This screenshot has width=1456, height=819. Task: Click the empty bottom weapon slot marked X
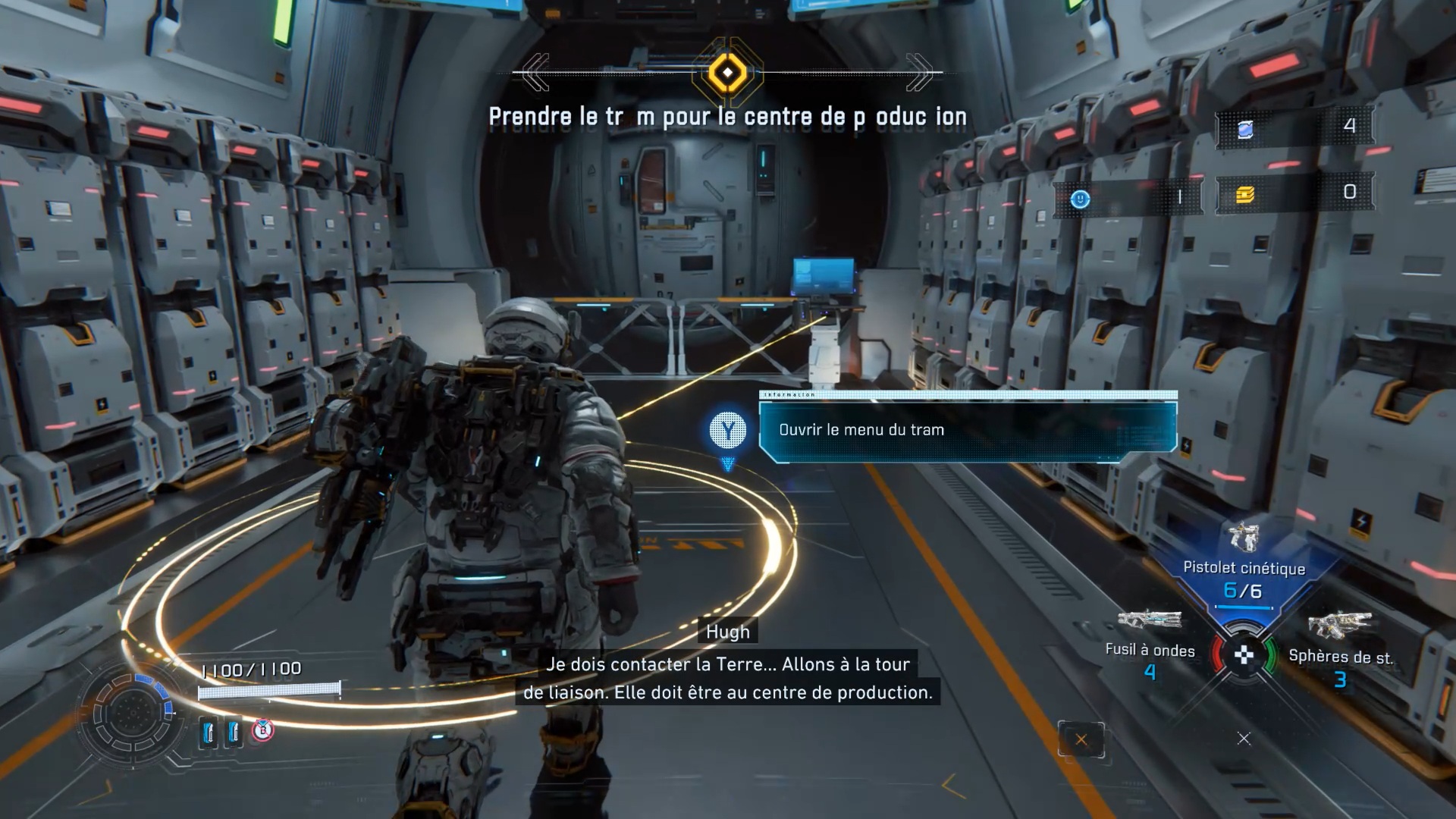point(1244,739)
